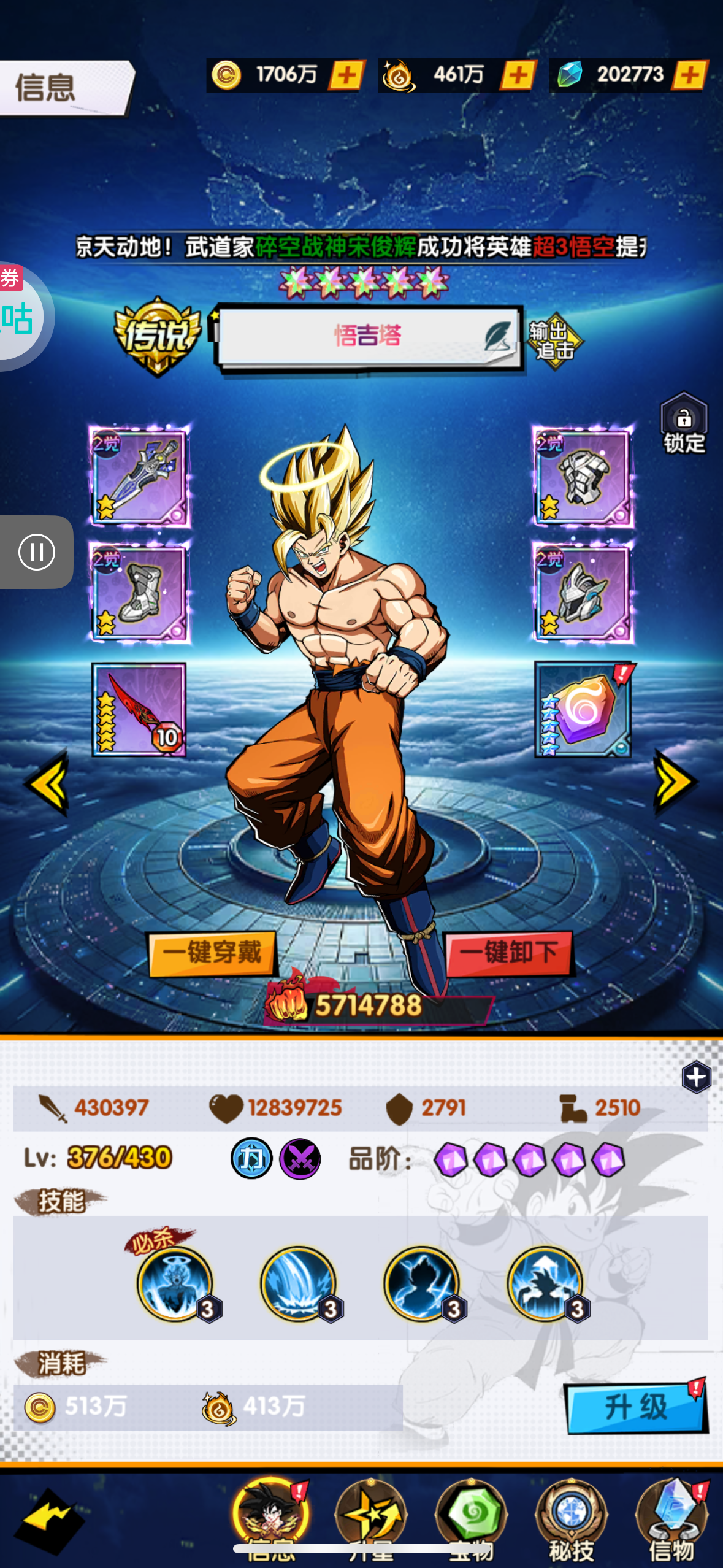This screenshot has width=723, height=1568.
Task: Expand hero stats with the plus icon
Action: tap(696, 1077)
